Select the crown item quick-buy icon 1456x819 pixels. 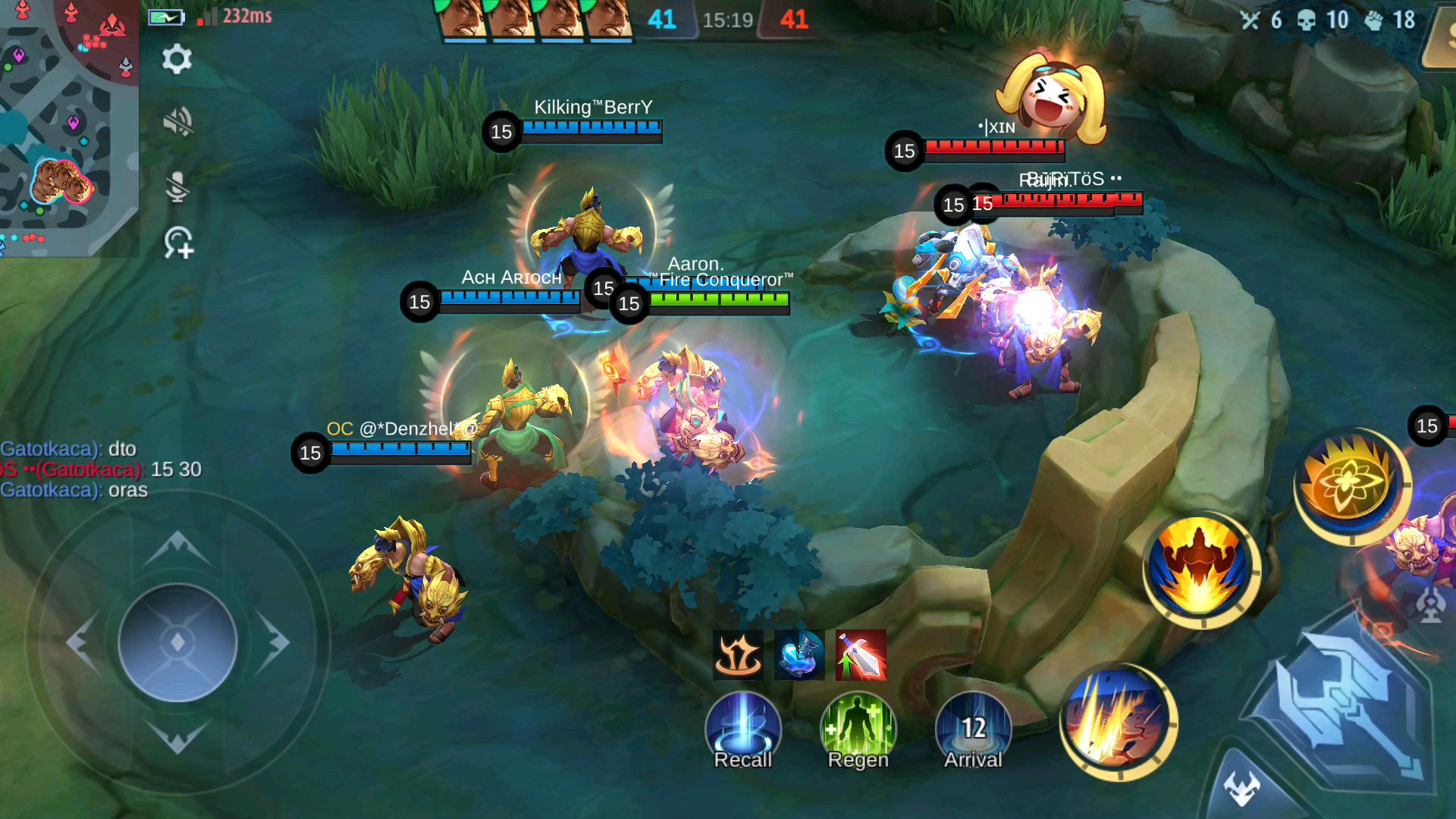pyautogui.click(x=738, y=654)
